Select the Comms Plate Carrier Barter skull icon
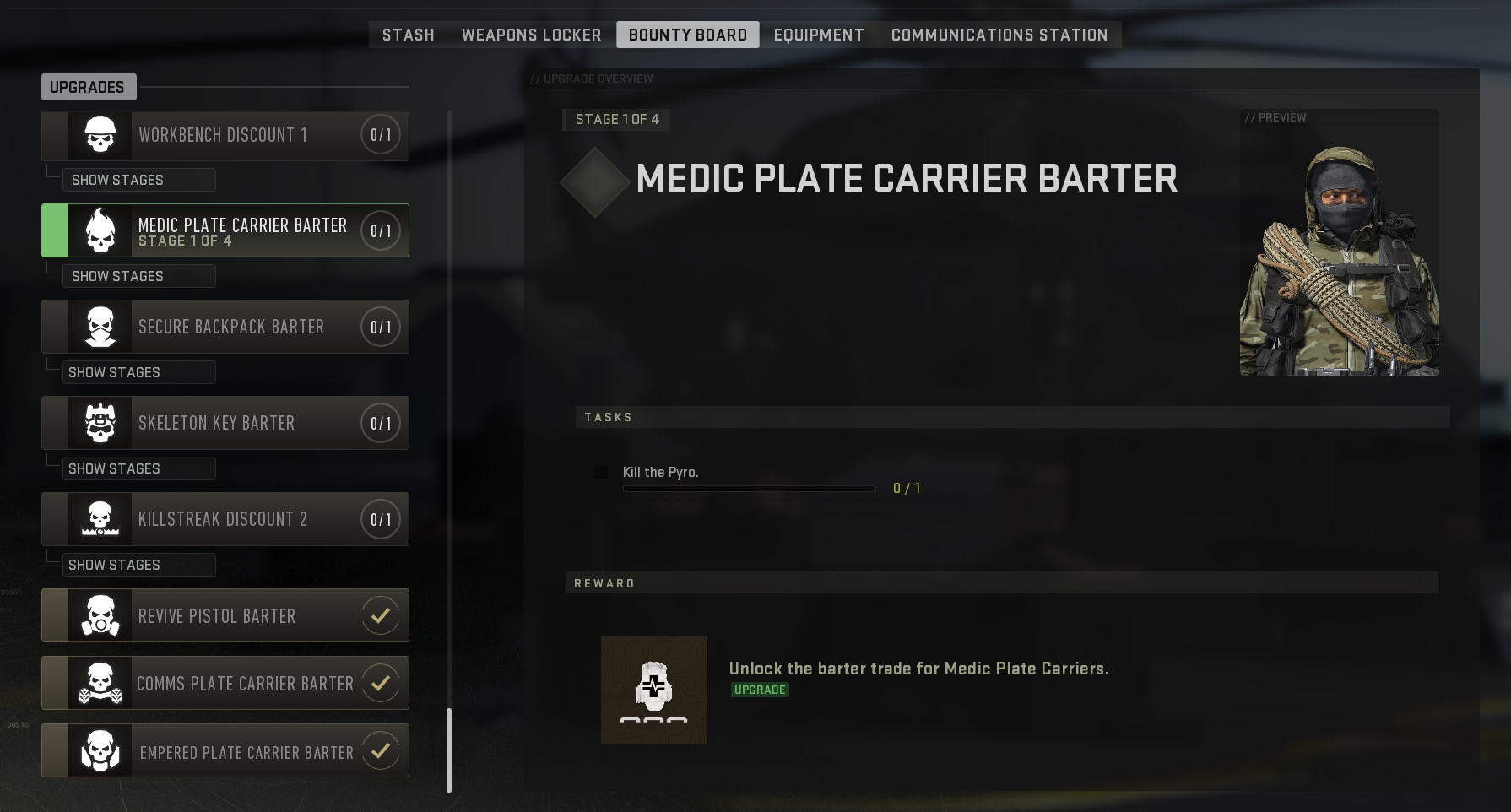The image size is (1511, 812). pyautogui.click(x=99, y=683)
